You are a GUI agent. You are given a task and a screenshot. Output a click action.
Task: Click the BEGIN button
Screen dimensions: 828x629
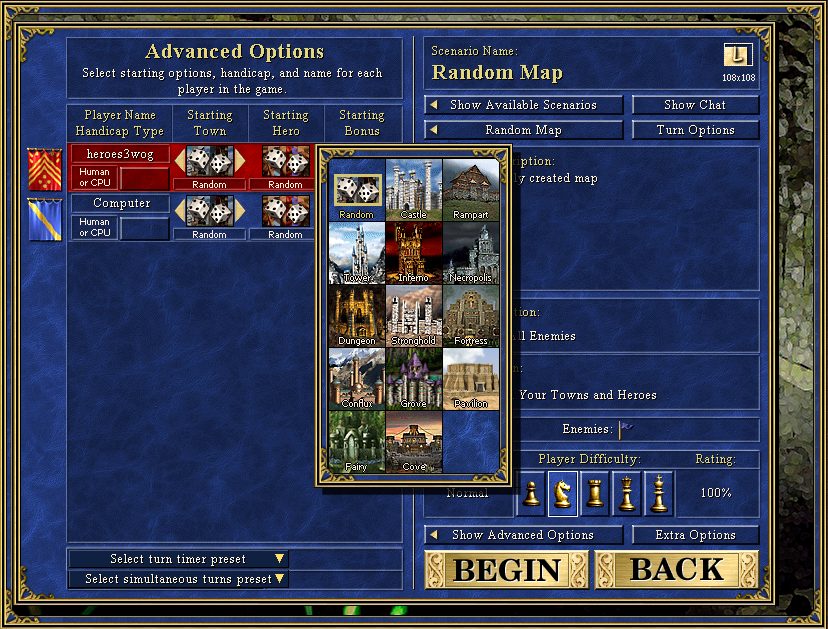tap(507, 570)
